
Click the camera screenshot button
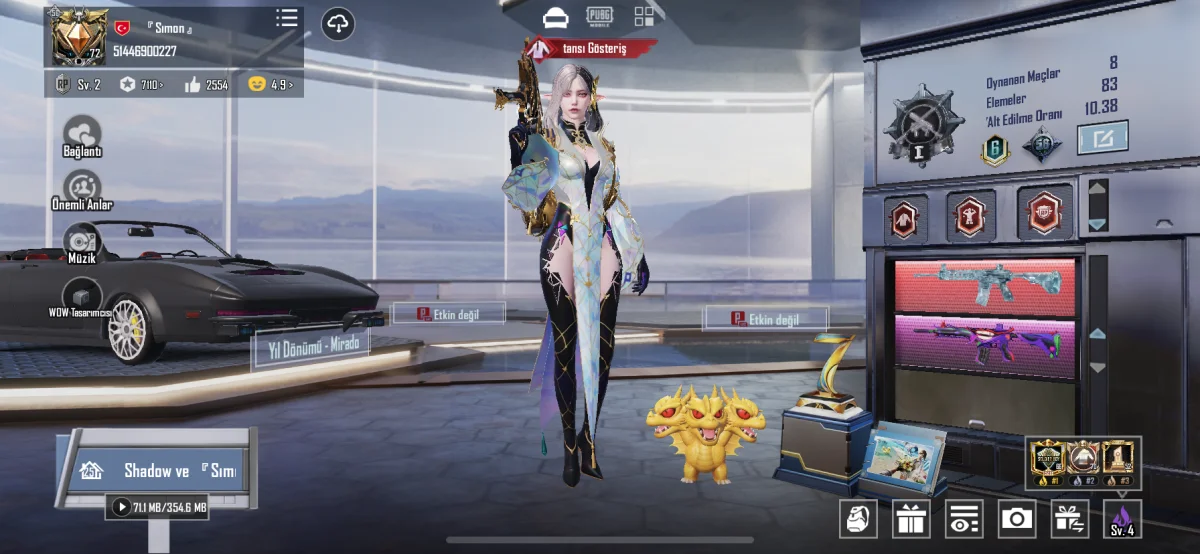click(1017, 518)
